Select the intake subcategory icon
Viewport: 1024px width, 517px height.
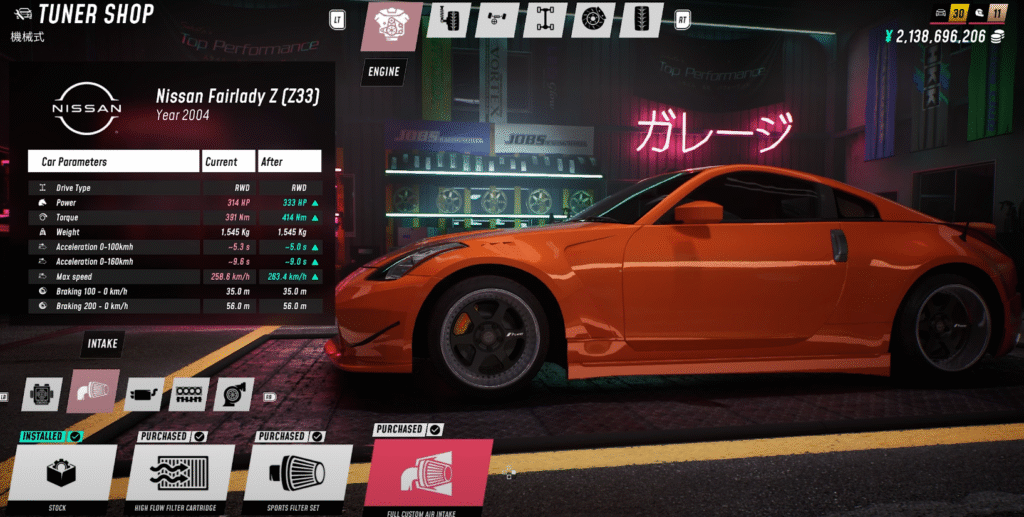[x=94, y=393]
